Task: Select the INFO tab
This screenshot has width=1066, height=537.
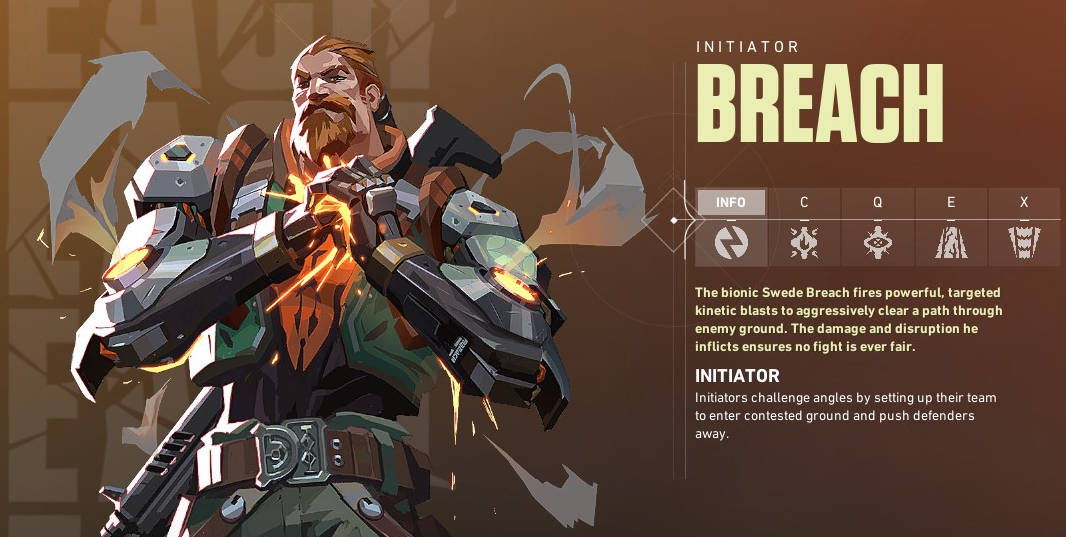Action: [731, 202]
